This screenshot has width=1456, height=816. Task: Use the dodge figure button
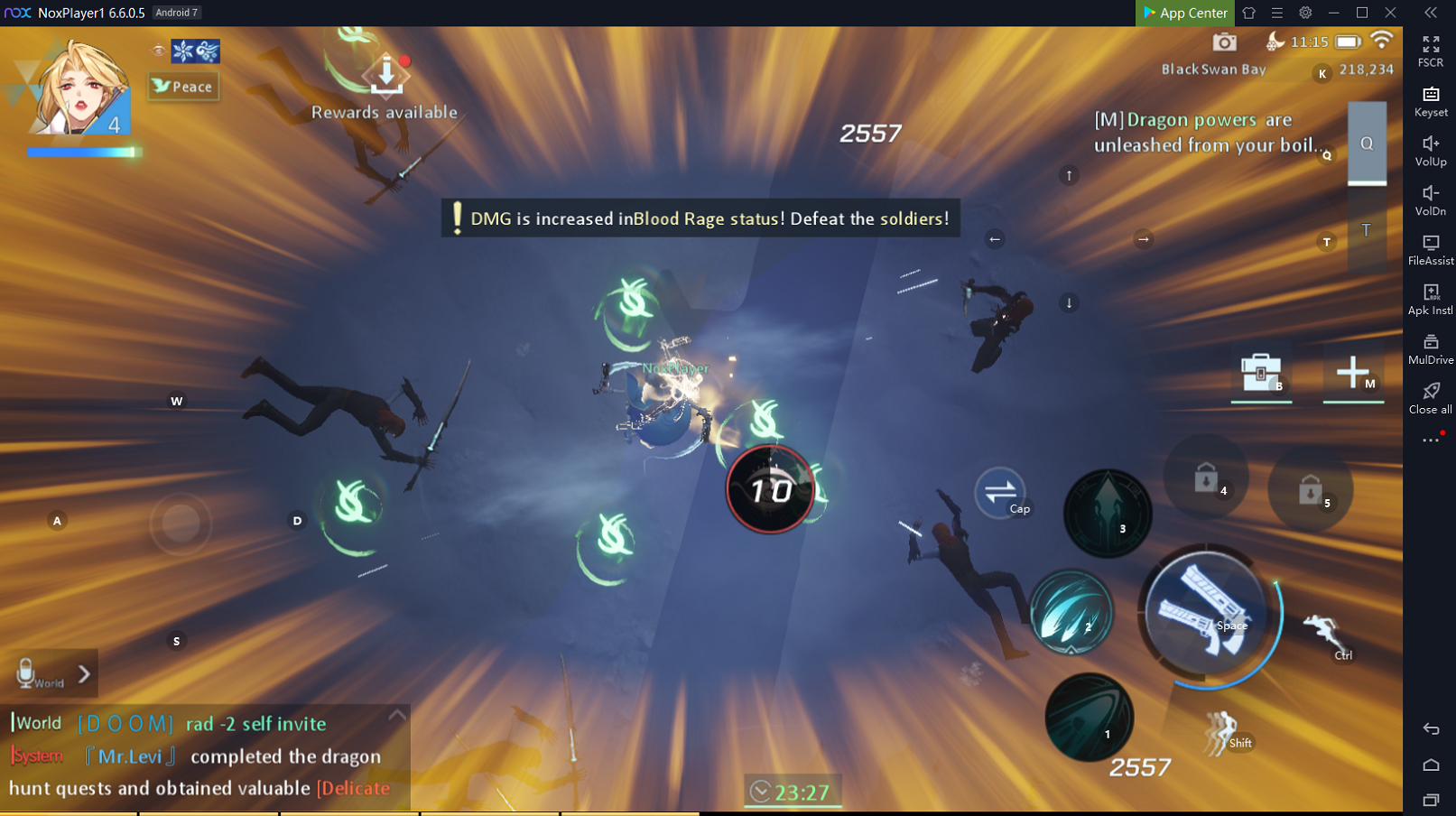click(1221, 729)
